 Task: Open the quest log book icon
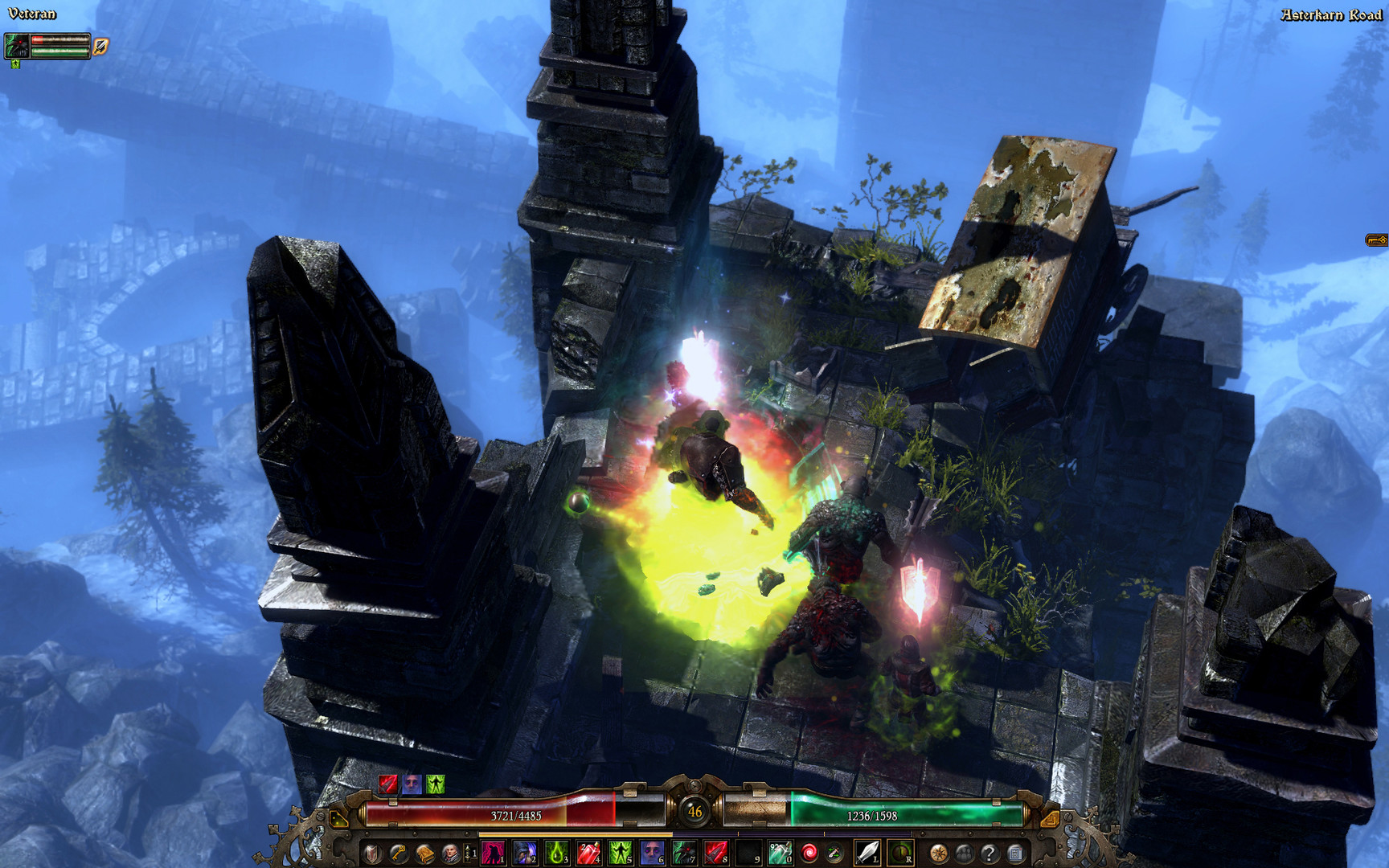tap(424, 855)
